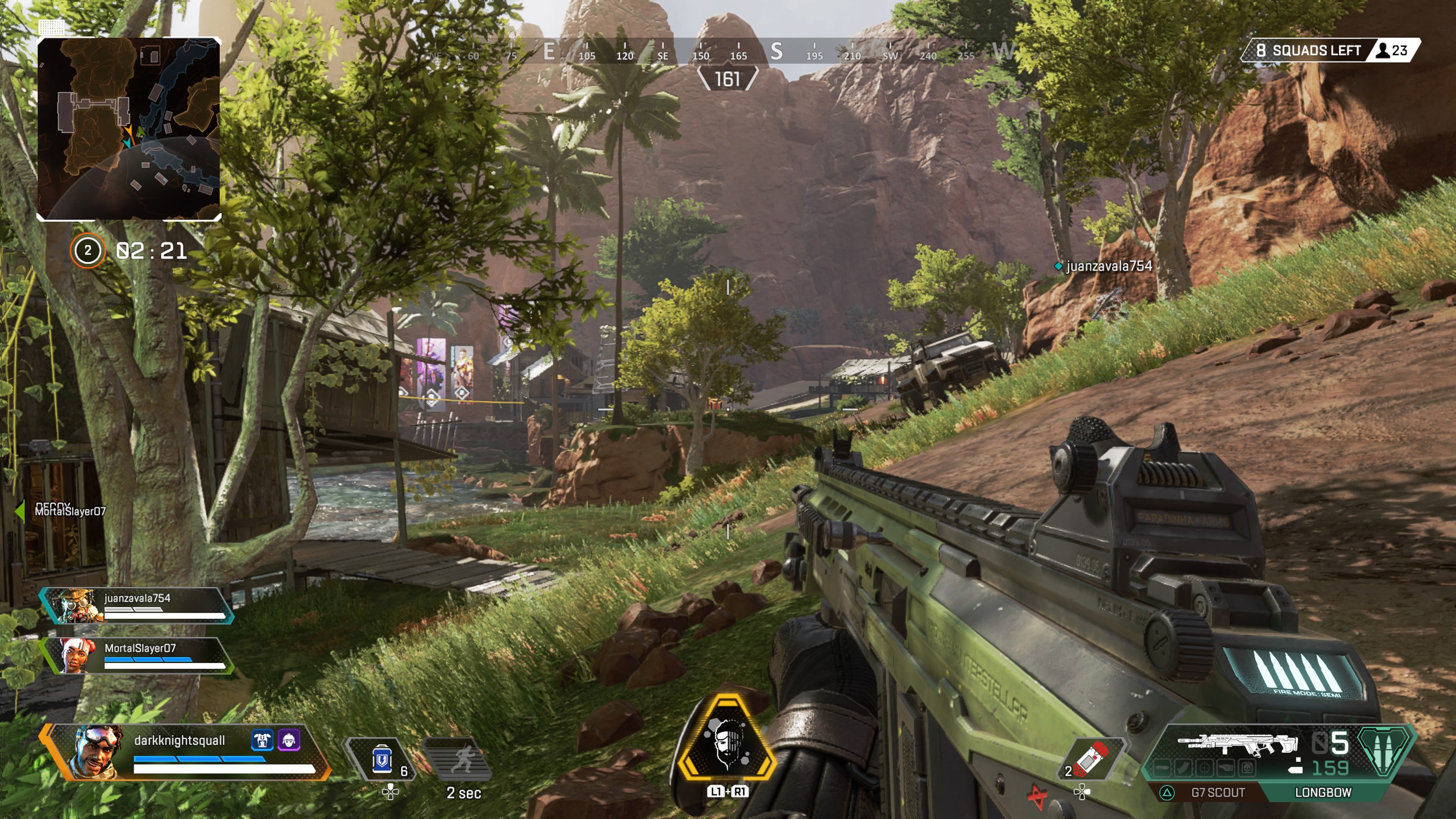Click the round 2 ring indicator
The height and width of the screenshot is (819, 1456).
click(x=88, y=250)
